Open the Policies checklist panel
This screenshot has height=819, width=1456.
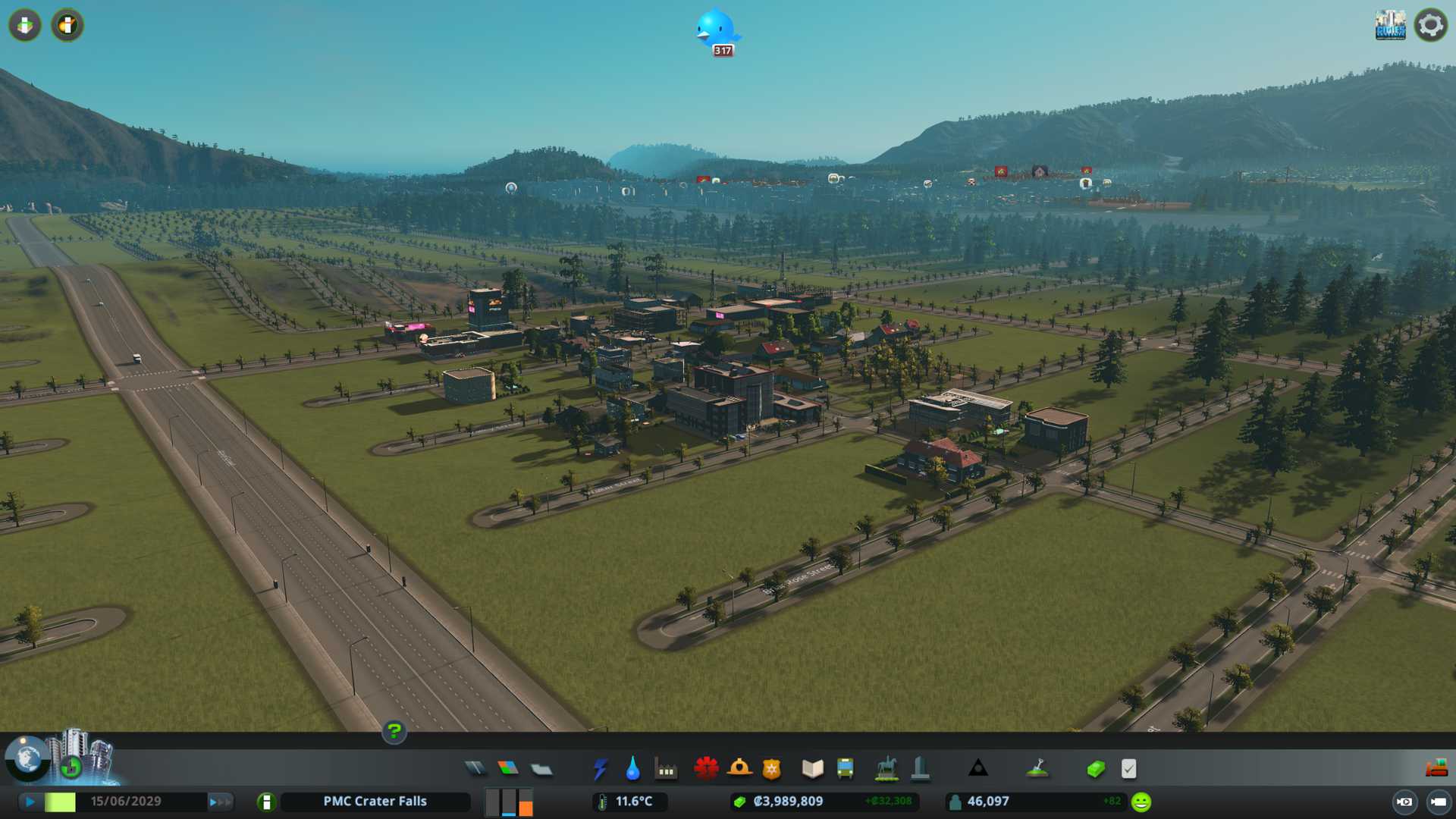[x=1128, y=769]
